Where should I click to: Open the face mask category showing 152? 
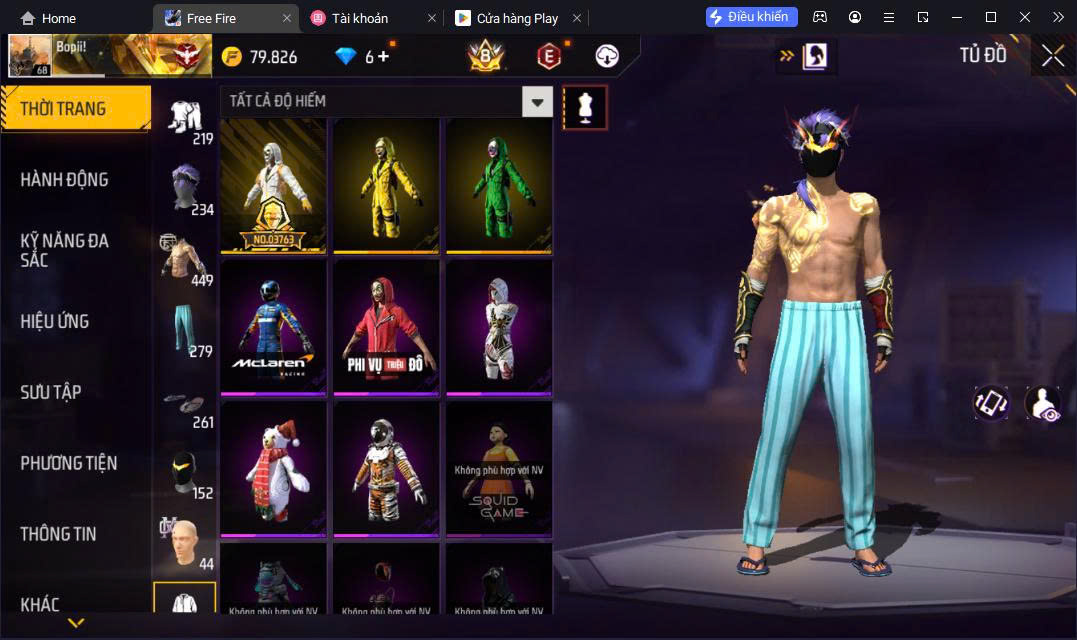186,473
